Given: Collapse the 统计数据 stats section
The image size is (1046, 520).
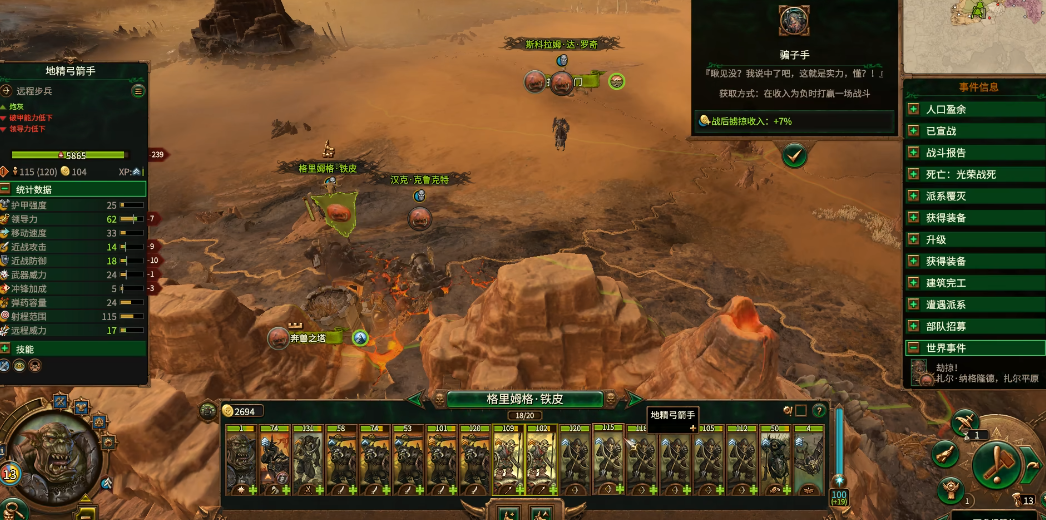Looking at the screenshot, I should pos(7,189).
